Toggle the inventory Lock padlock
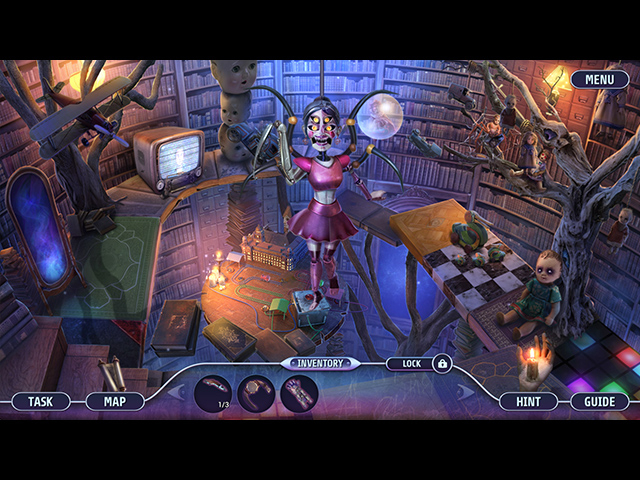 [442, 365]
